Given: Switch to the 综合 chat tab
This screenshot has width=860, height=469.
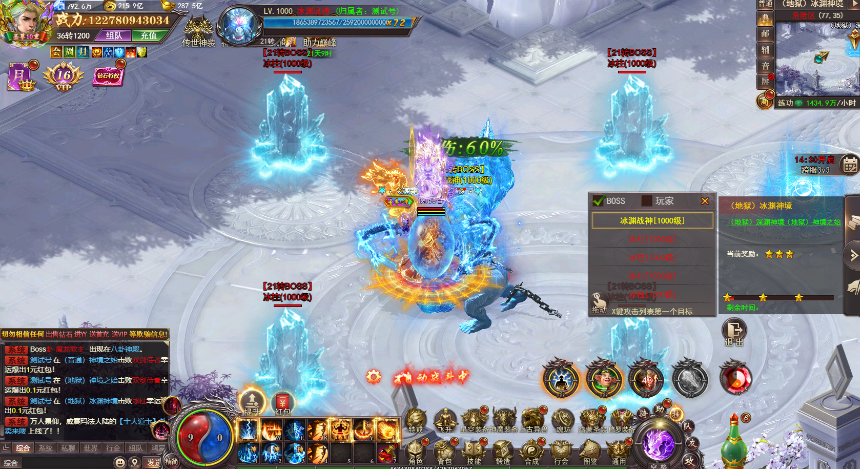Looking at the screenshot, I should click(x=22, y=449).
